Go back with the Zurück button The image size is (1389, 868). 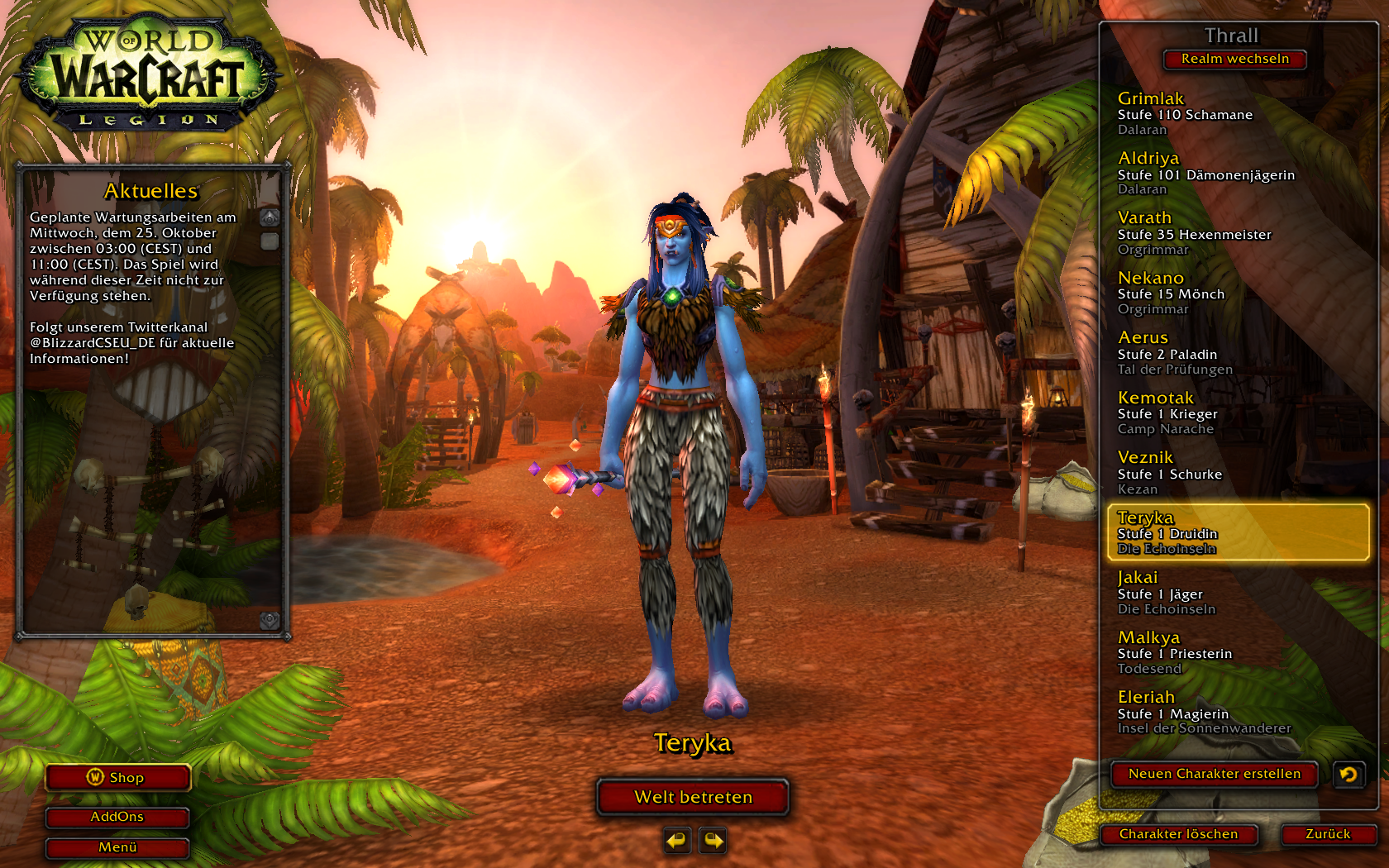(1328, 834)
